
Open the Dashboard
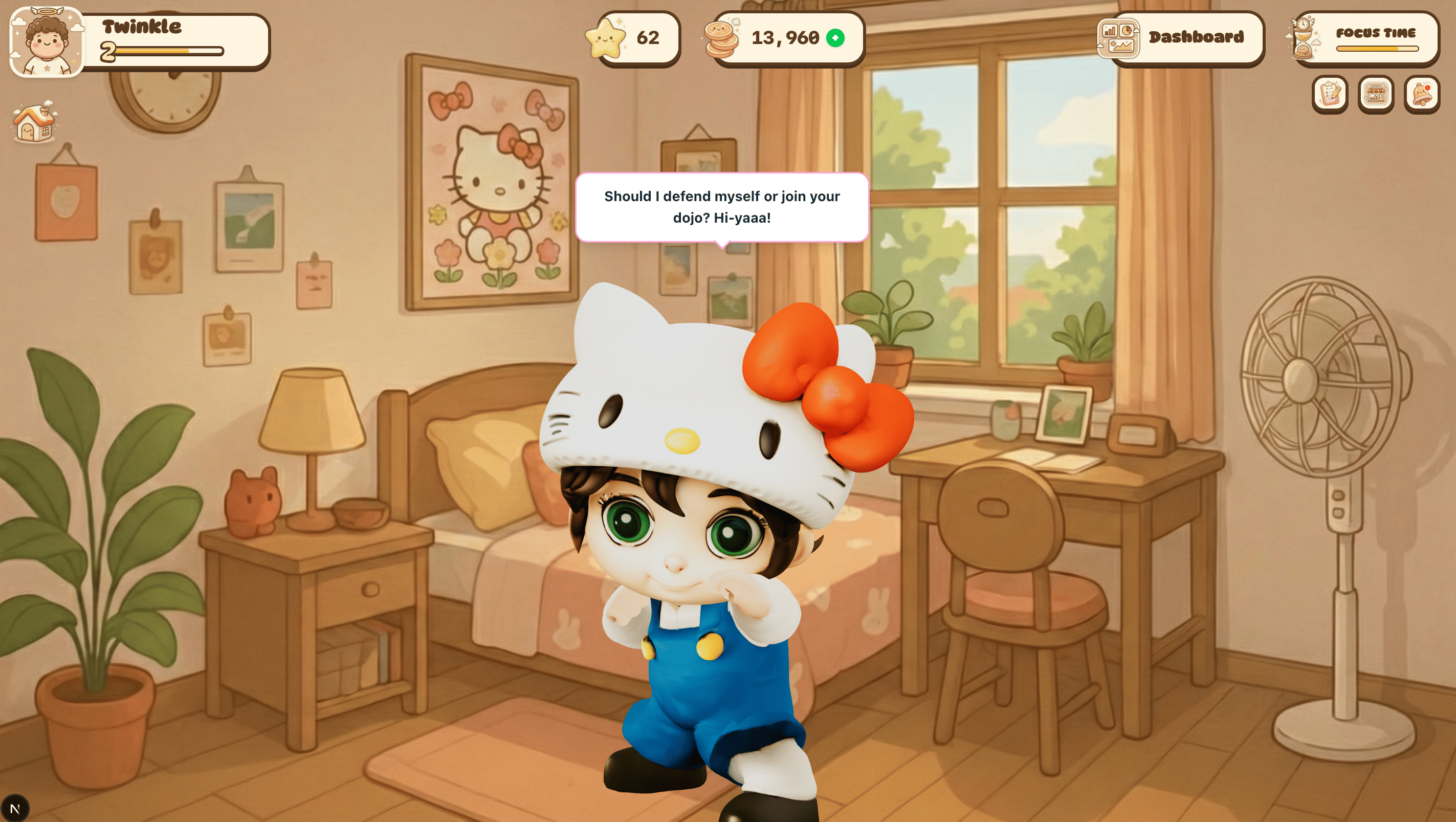tap(1180, 38)
